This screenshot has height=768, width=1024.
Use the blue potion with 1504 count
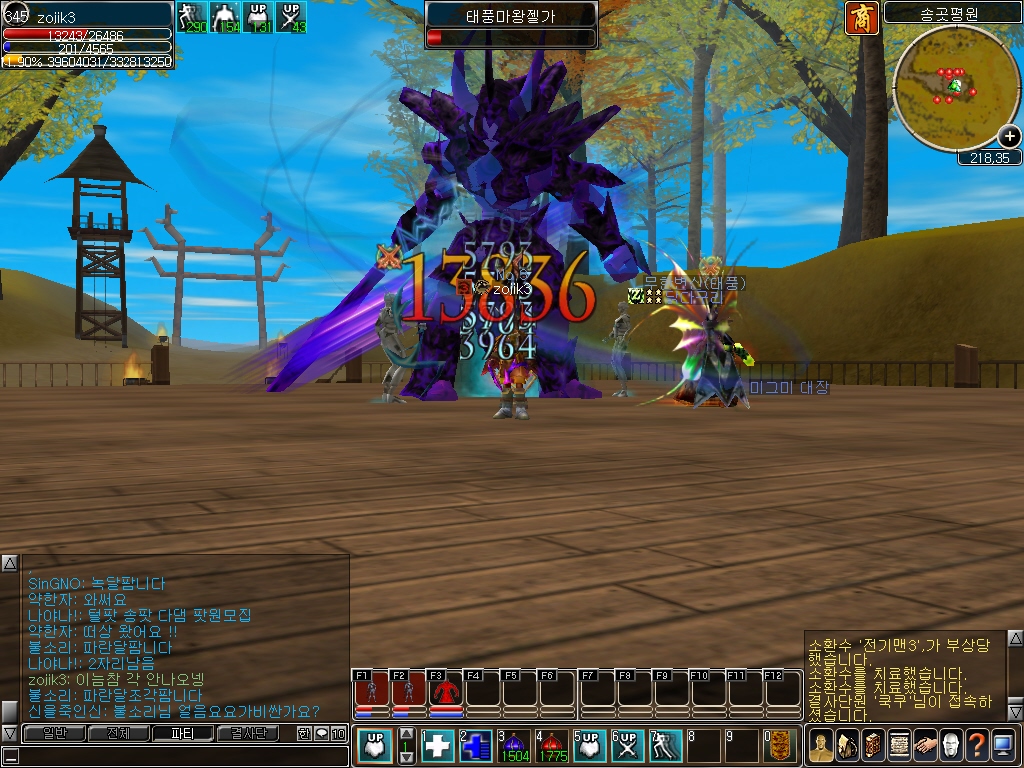(516, 746)
